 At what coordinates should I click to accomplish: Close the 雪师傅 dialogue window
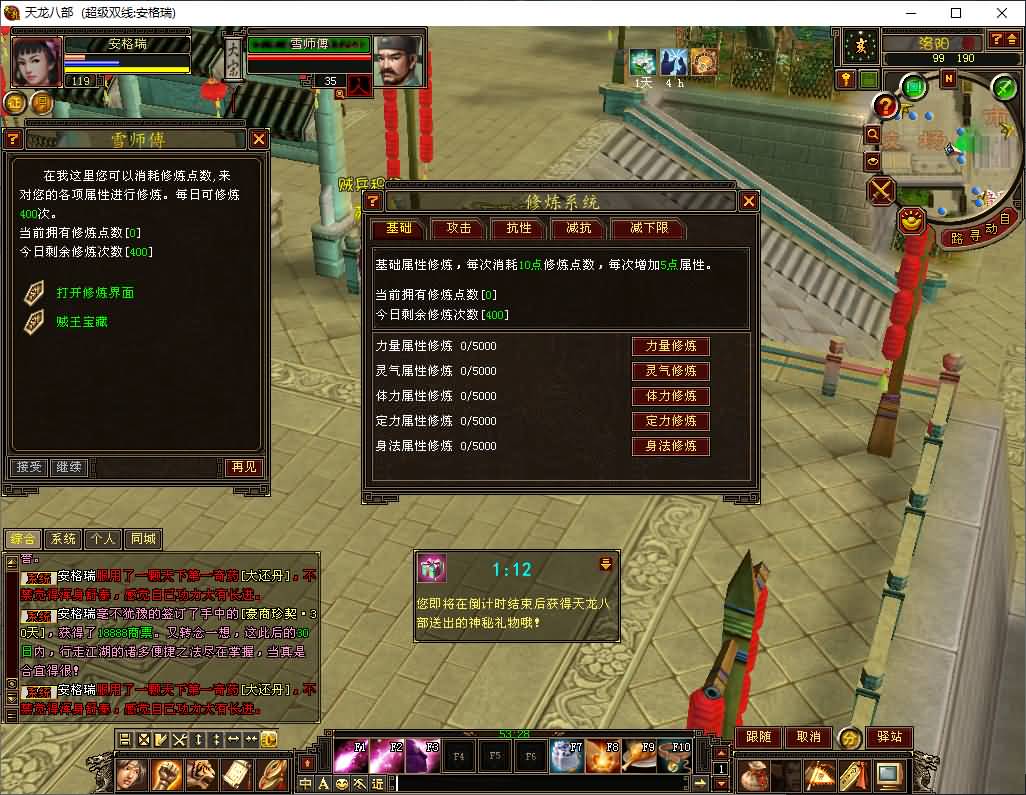tap(259, 139)
